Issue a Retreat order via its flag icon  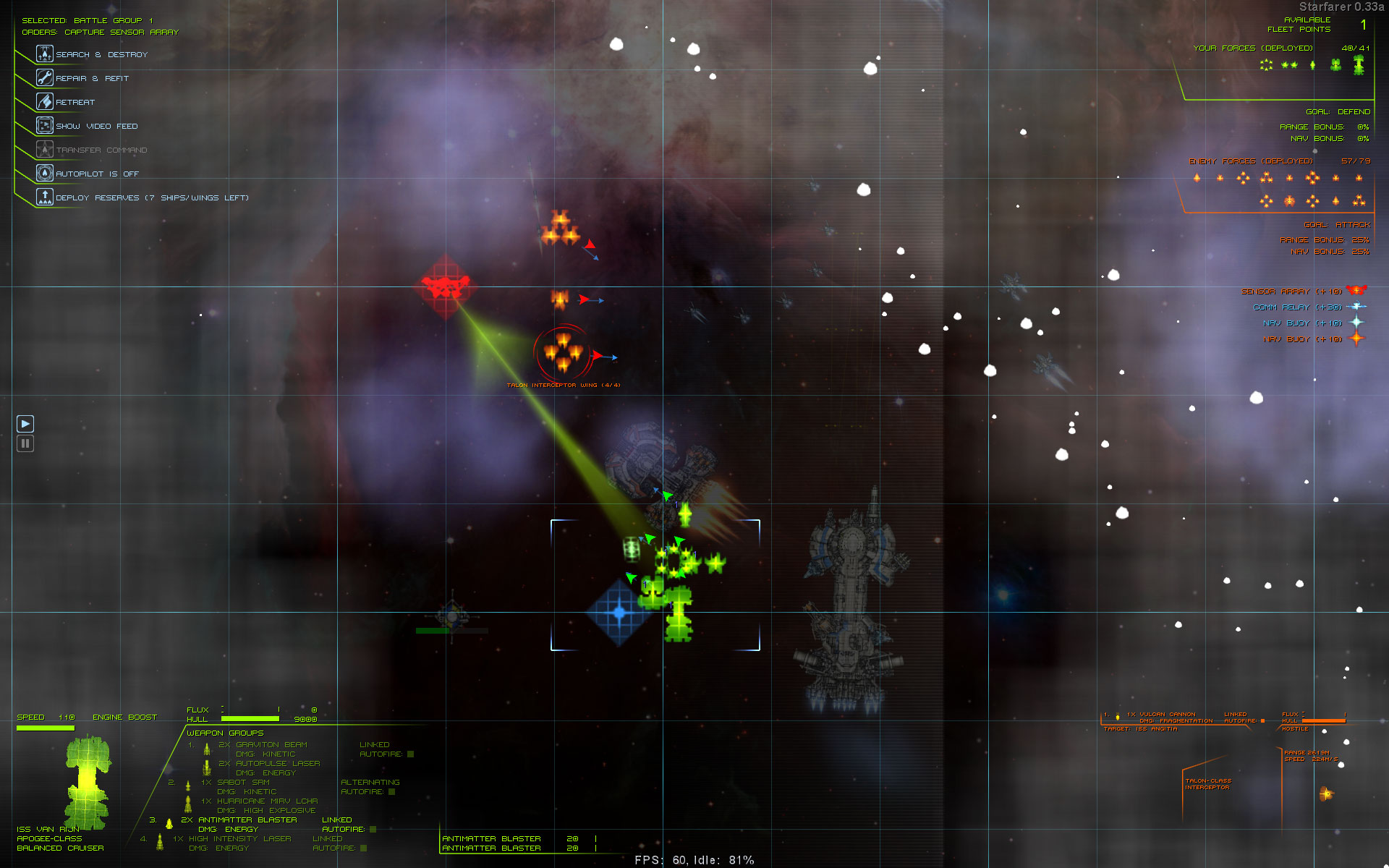pyautogui.click(x=45, y=101)
